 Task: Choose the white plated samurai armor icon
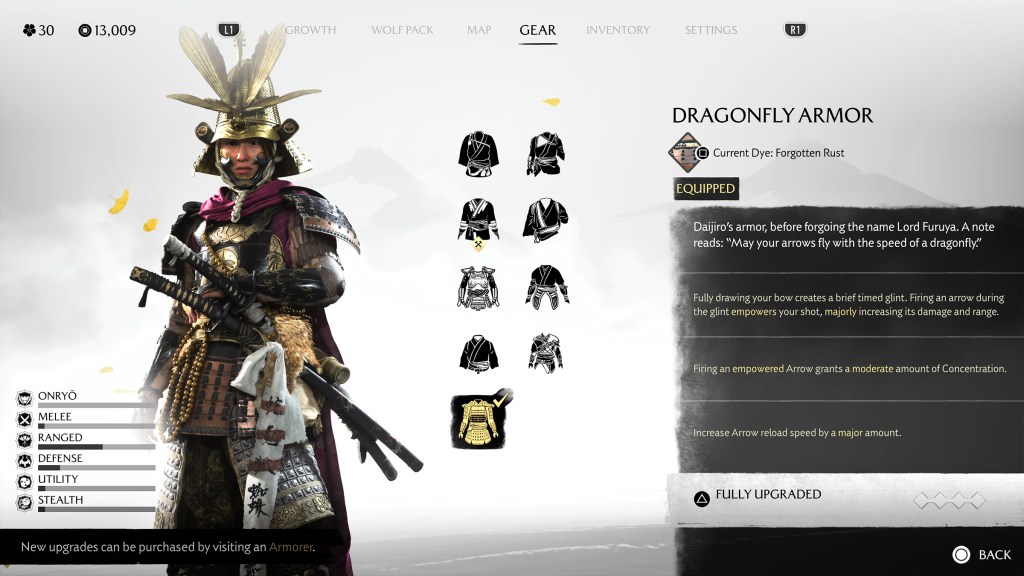point(478,287)
